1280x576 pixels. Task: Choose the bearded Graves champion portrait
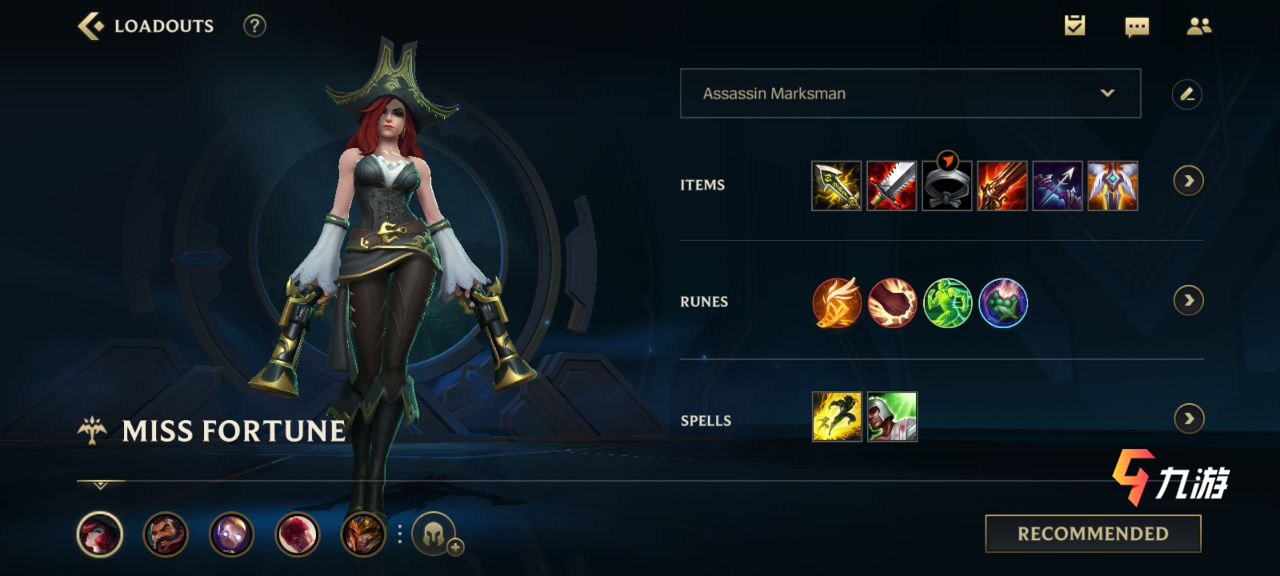coord(166,534)
